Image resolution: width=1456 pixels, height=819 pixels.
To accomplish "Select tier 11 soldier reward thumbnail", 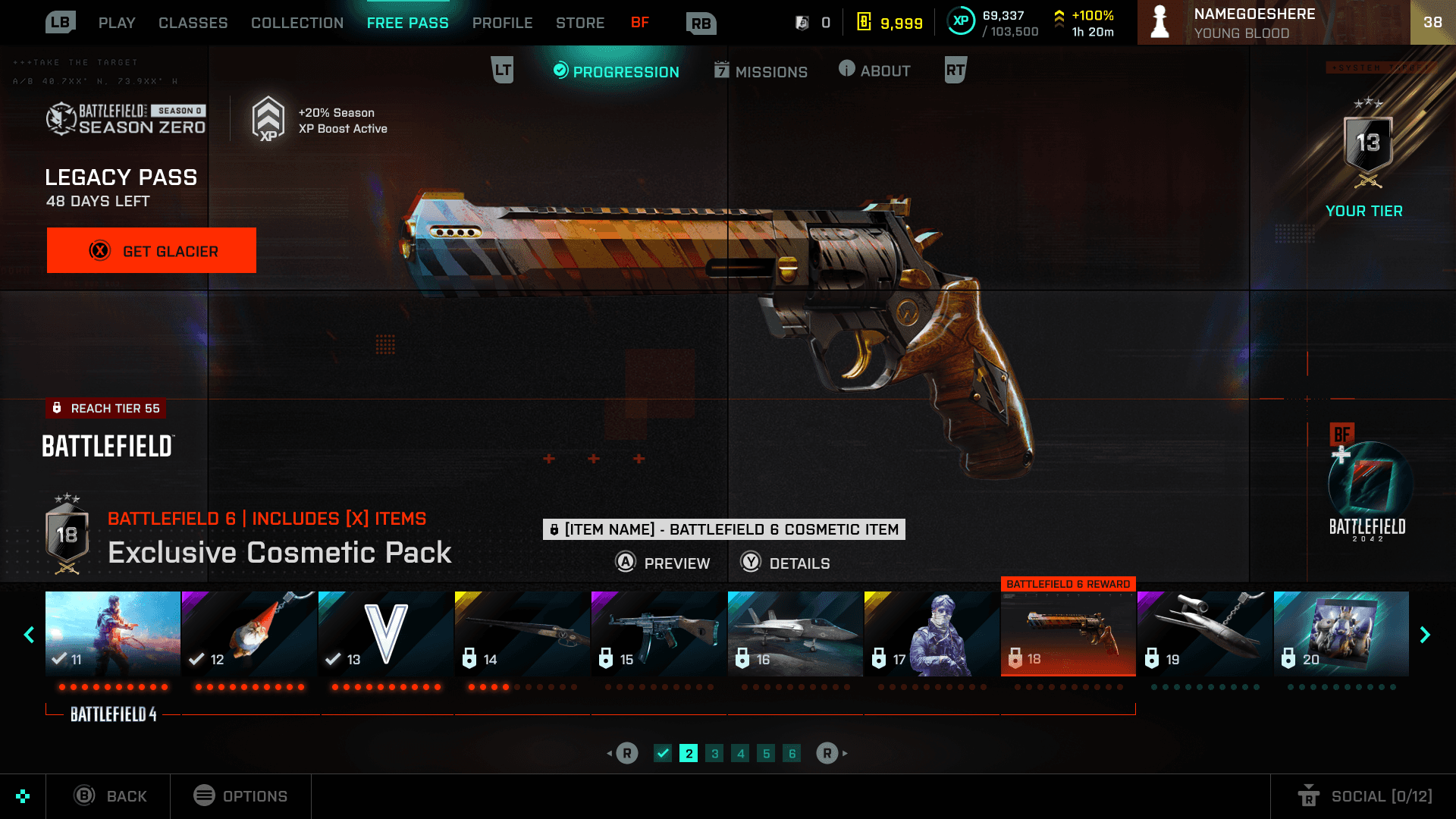I will tap(113, 633).
